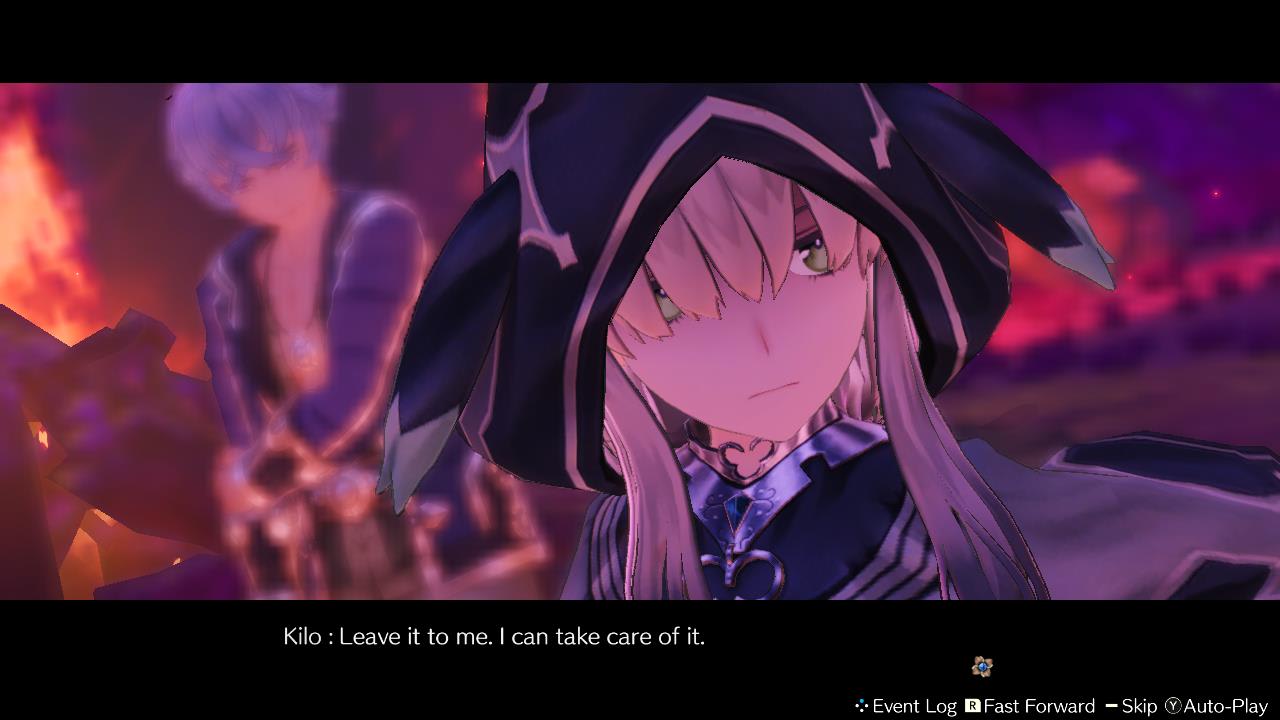This screenshot has width=1280, height=720.
Task: Reveal more dialogue with the flower marker
Action: pyautogui.click(x=982, y=666)
